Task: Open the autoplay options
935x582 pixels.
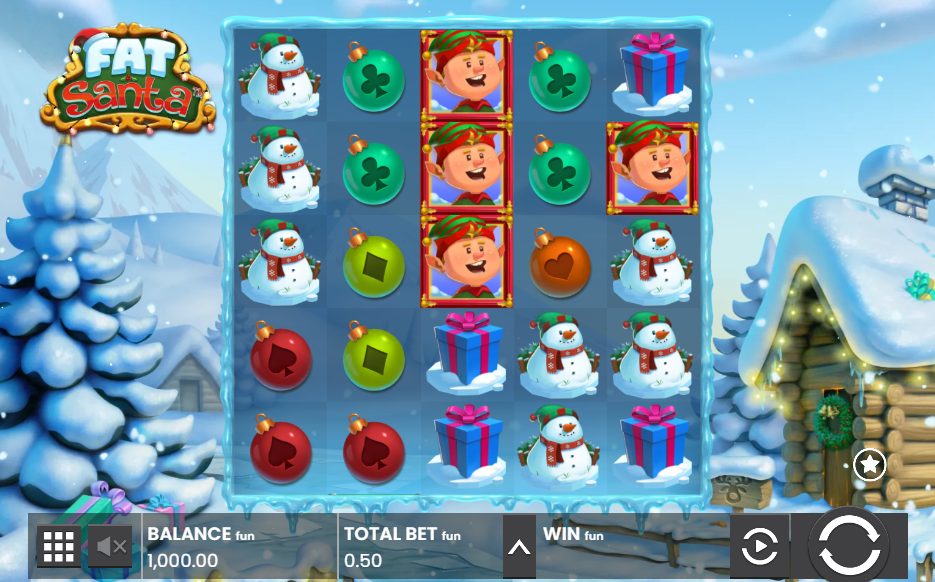Action: [x=759, y=546]
